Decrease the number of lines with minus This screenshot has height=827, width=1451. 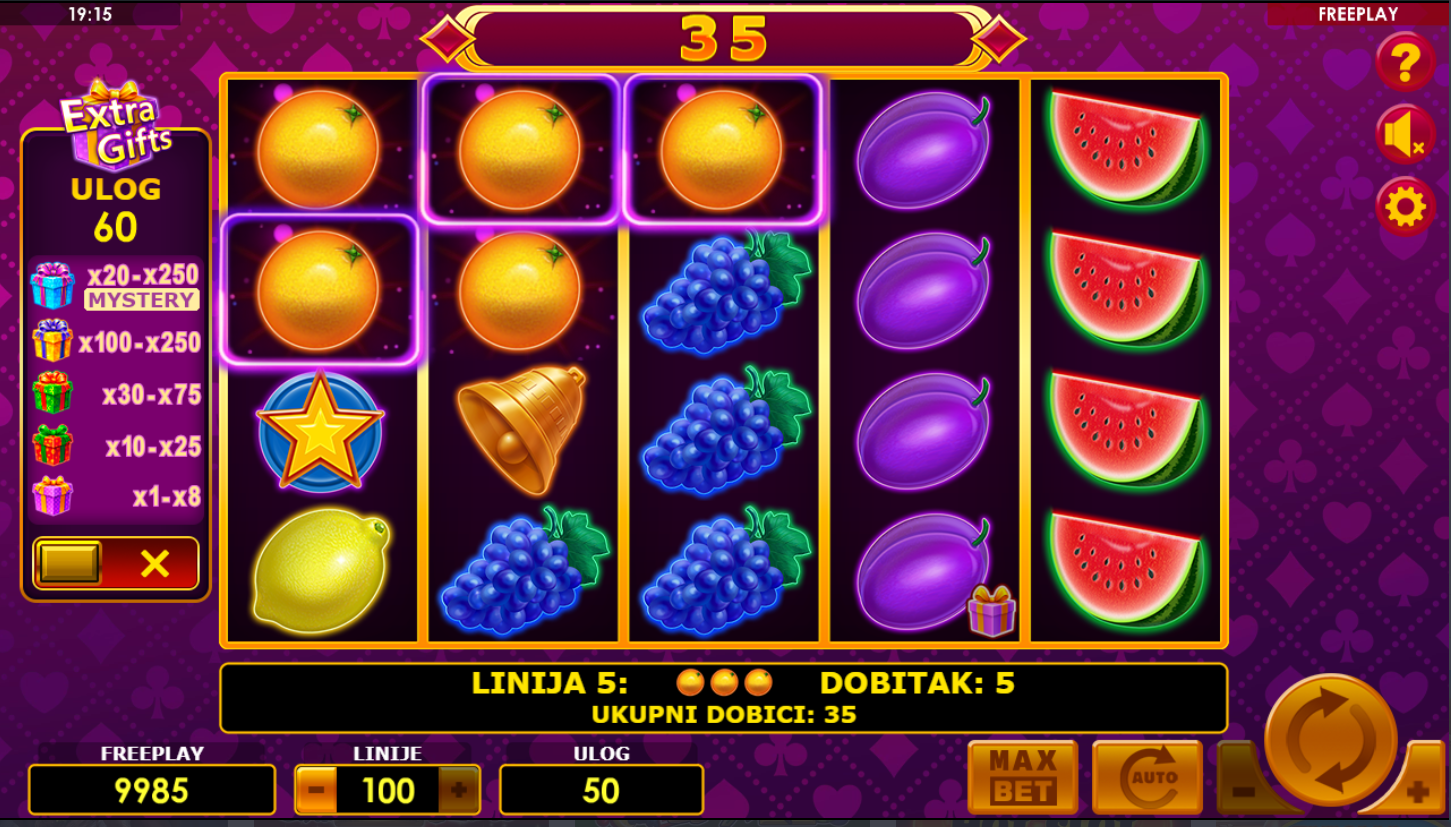pos(316,790)
